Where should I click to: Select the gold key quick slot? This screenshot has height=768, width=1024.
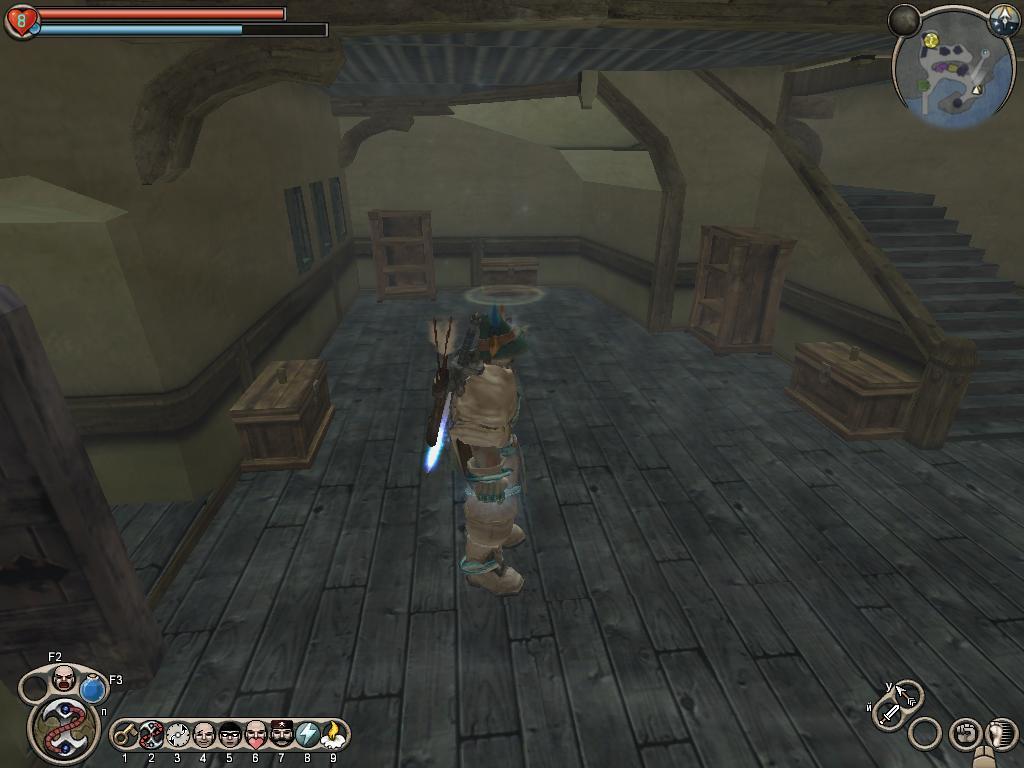coord(125,735)
